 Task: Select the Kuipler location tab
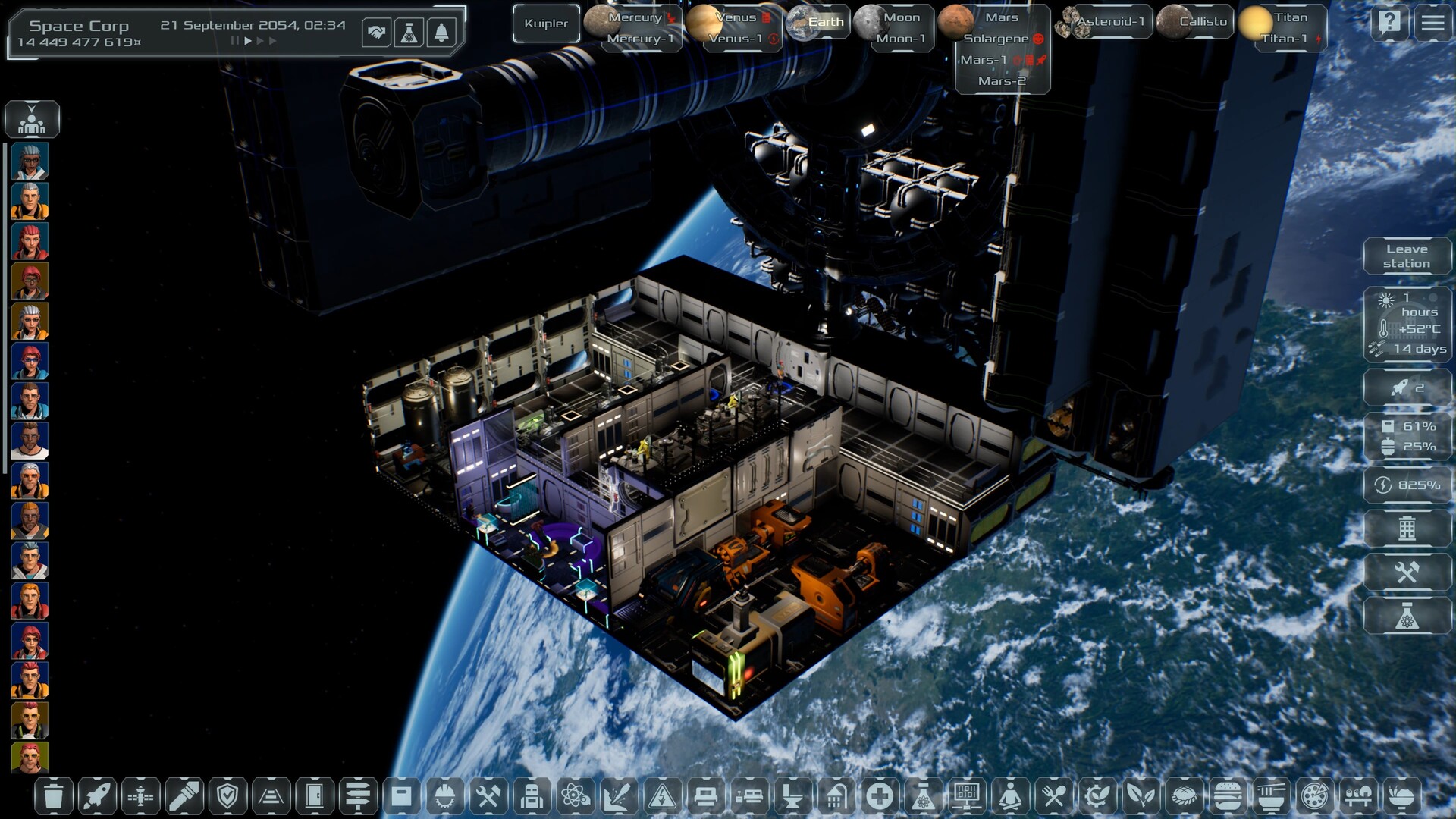[x=546, y=24]
